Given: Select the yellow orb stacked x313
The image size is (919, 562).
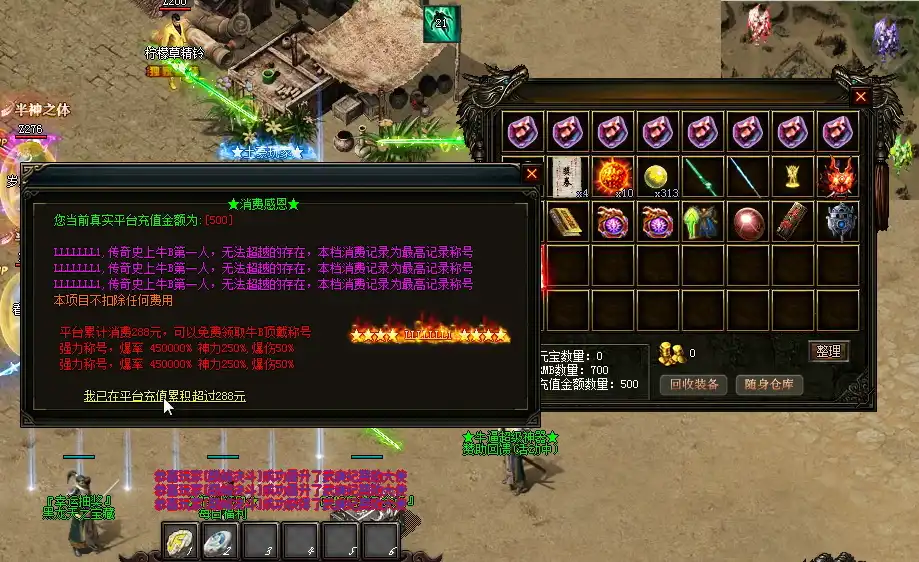Looking at the screenshot, I should (x=657, y=177).
